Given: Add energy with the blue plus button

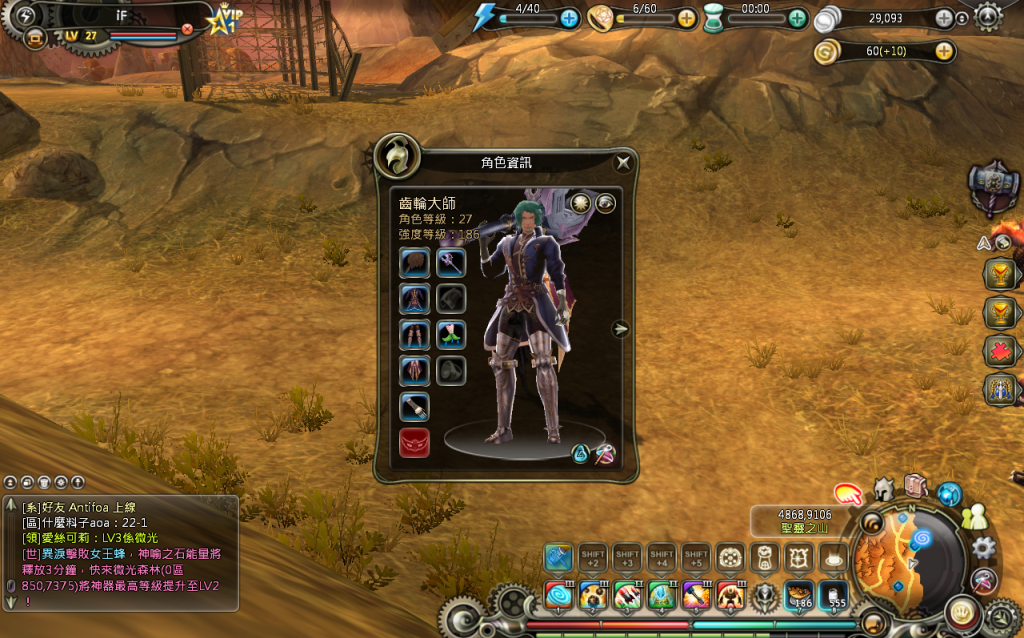Looking at the screenshot, I should pyautogui.click(x=570, y=18).
